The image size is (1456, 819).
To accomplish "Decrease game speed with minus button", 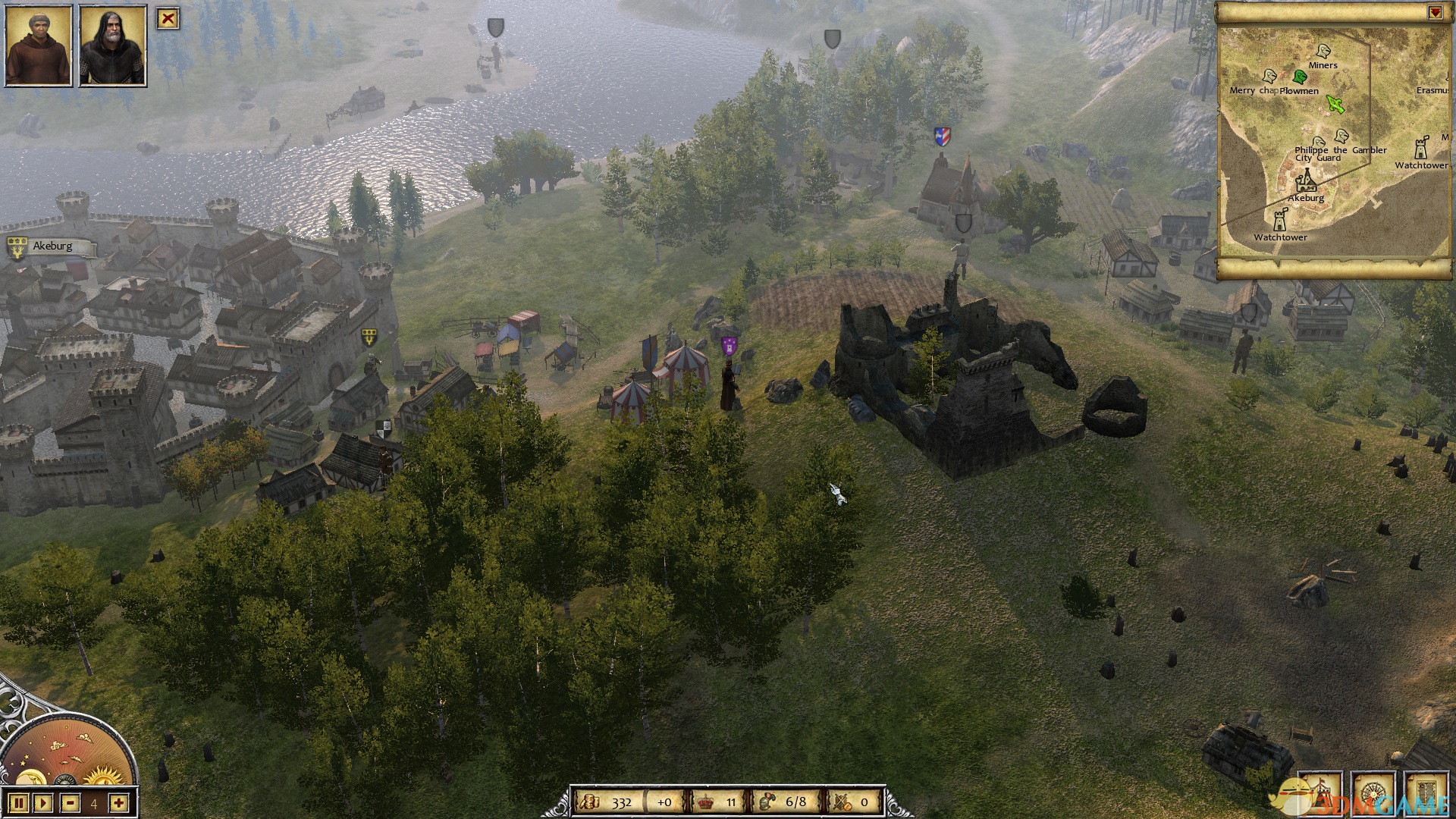I will tap(71, 802).
